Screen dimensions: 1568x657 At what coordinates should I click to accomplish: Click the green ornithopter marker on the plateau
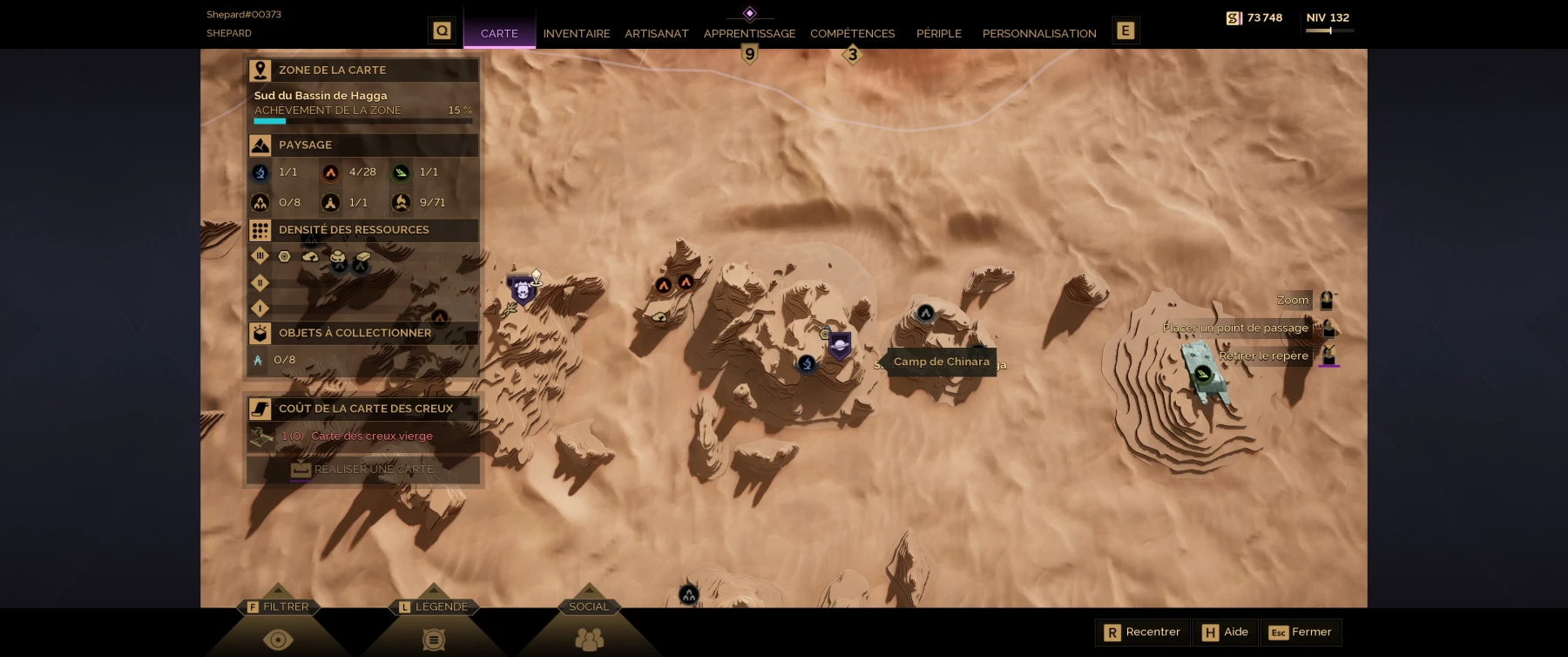pos(1203,375)
